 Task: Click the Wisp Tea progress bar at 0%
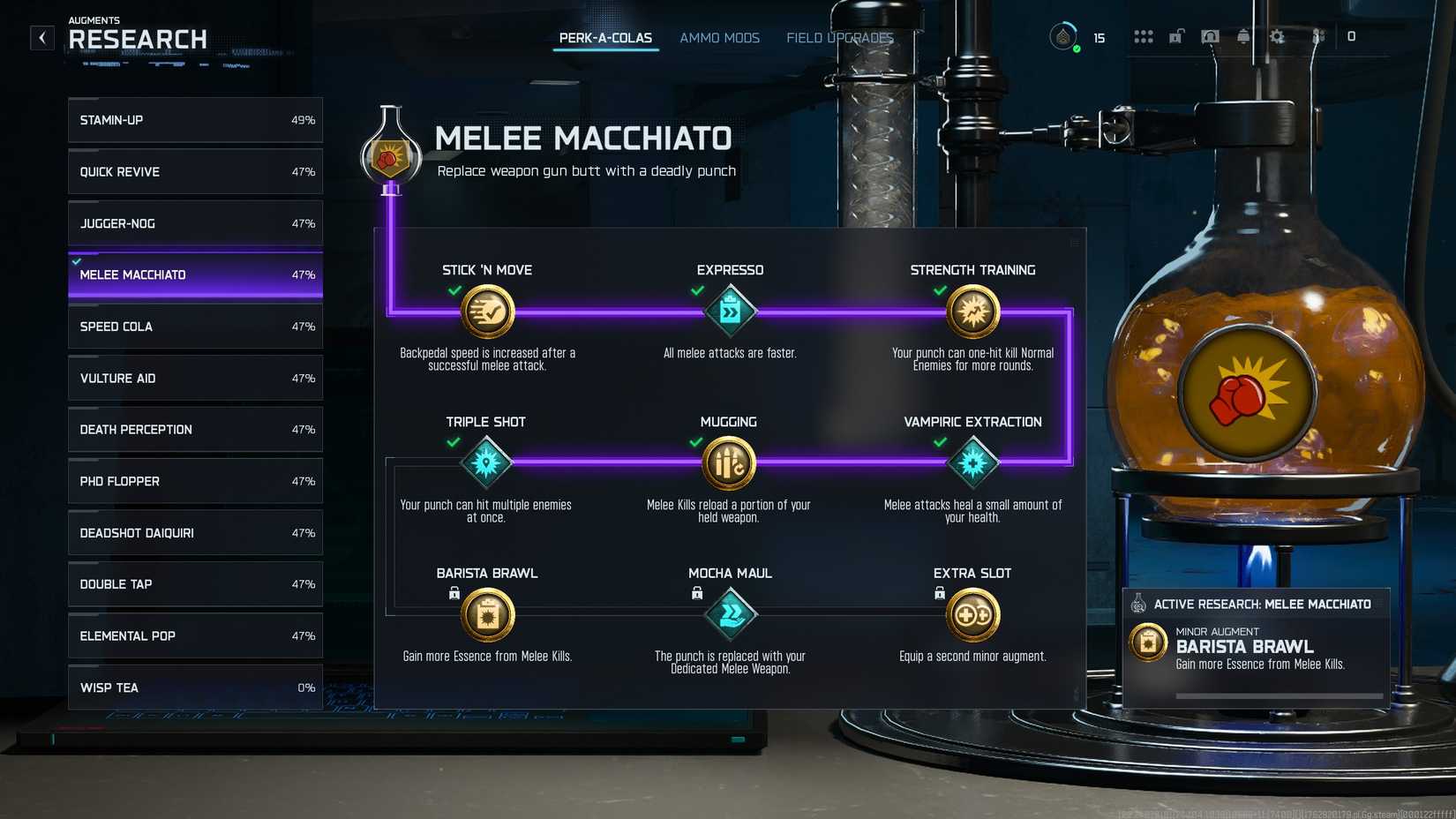tap(194, 688)
